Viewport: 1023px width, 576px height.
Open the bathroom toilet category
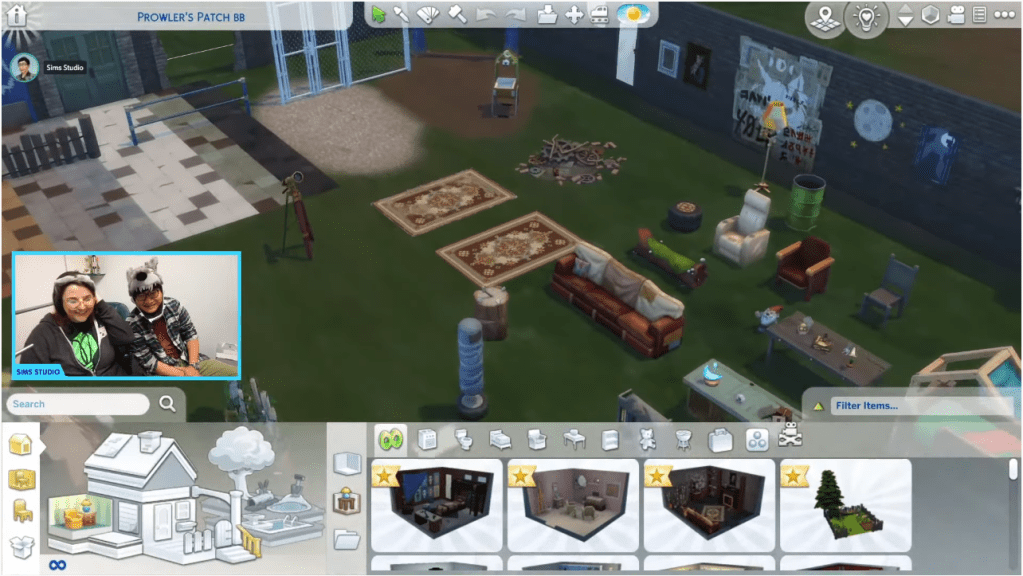(463, 439)
